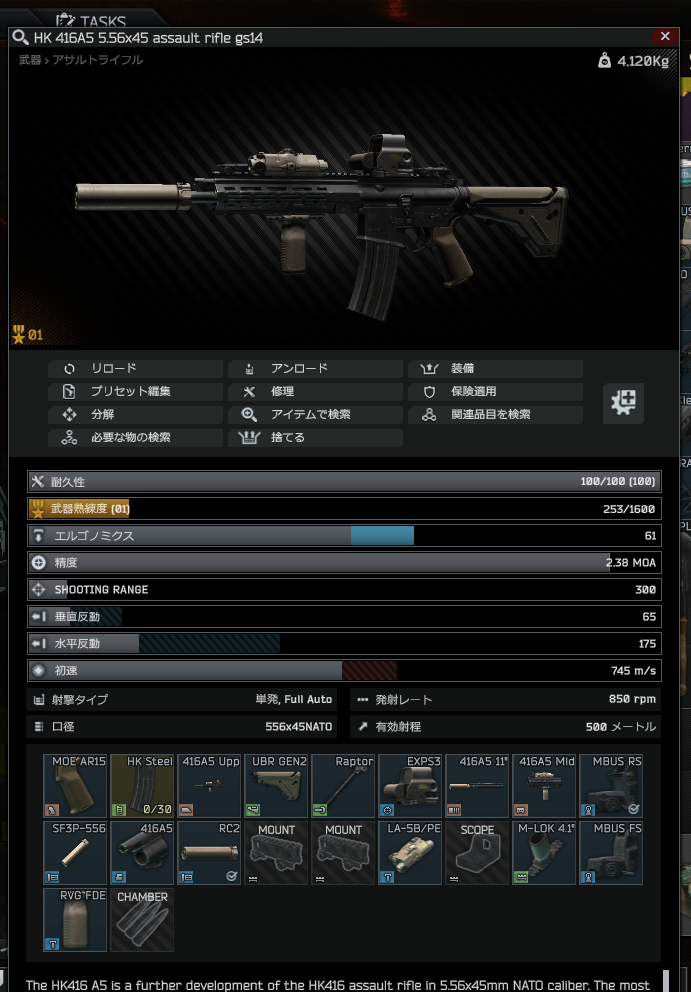Viewport: 691px width, 992px height.
Task: Close the HK 416A5 inspection window
Action: [665, 36]
